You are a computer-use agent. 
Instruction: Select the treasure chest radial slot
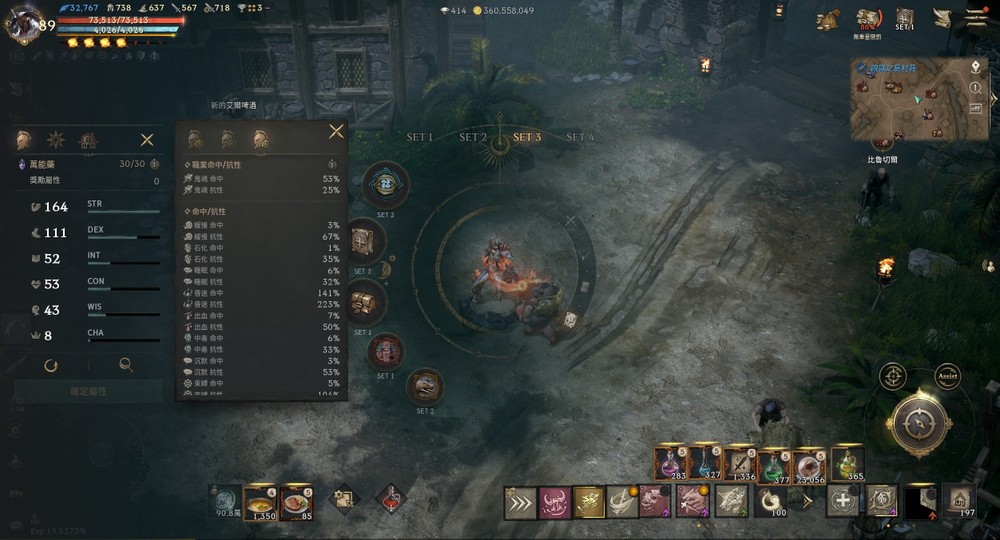tap(363, 300)
